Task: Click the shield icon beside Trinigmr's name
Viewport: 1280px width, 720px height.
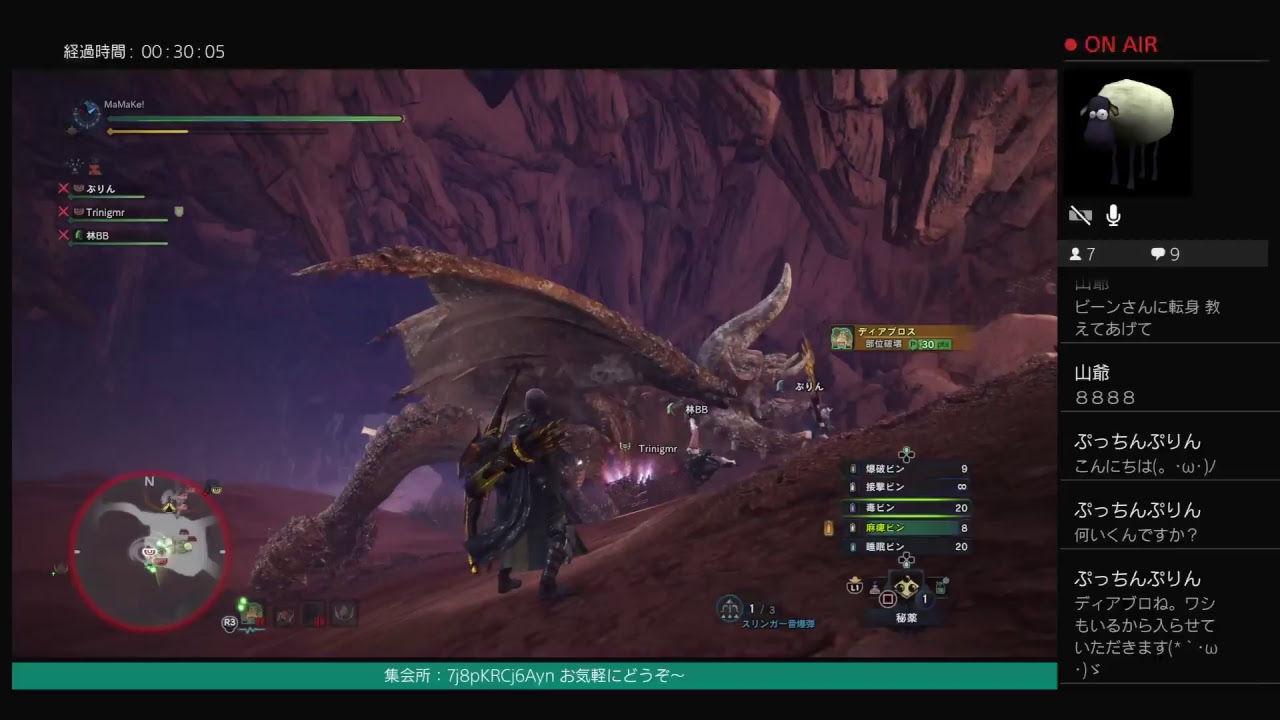Action: point(180,211)
